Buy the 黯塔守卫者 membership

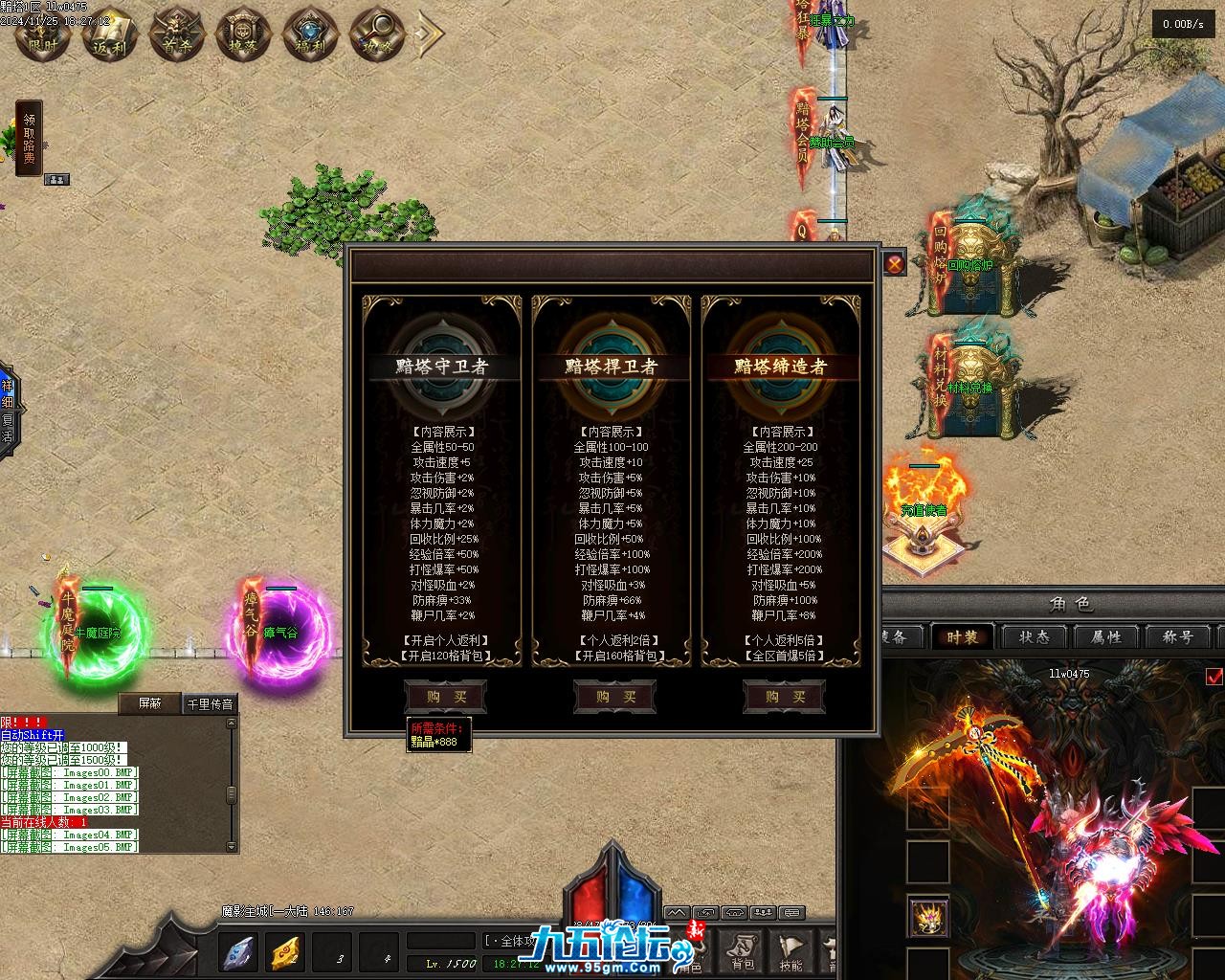[445, 697]
